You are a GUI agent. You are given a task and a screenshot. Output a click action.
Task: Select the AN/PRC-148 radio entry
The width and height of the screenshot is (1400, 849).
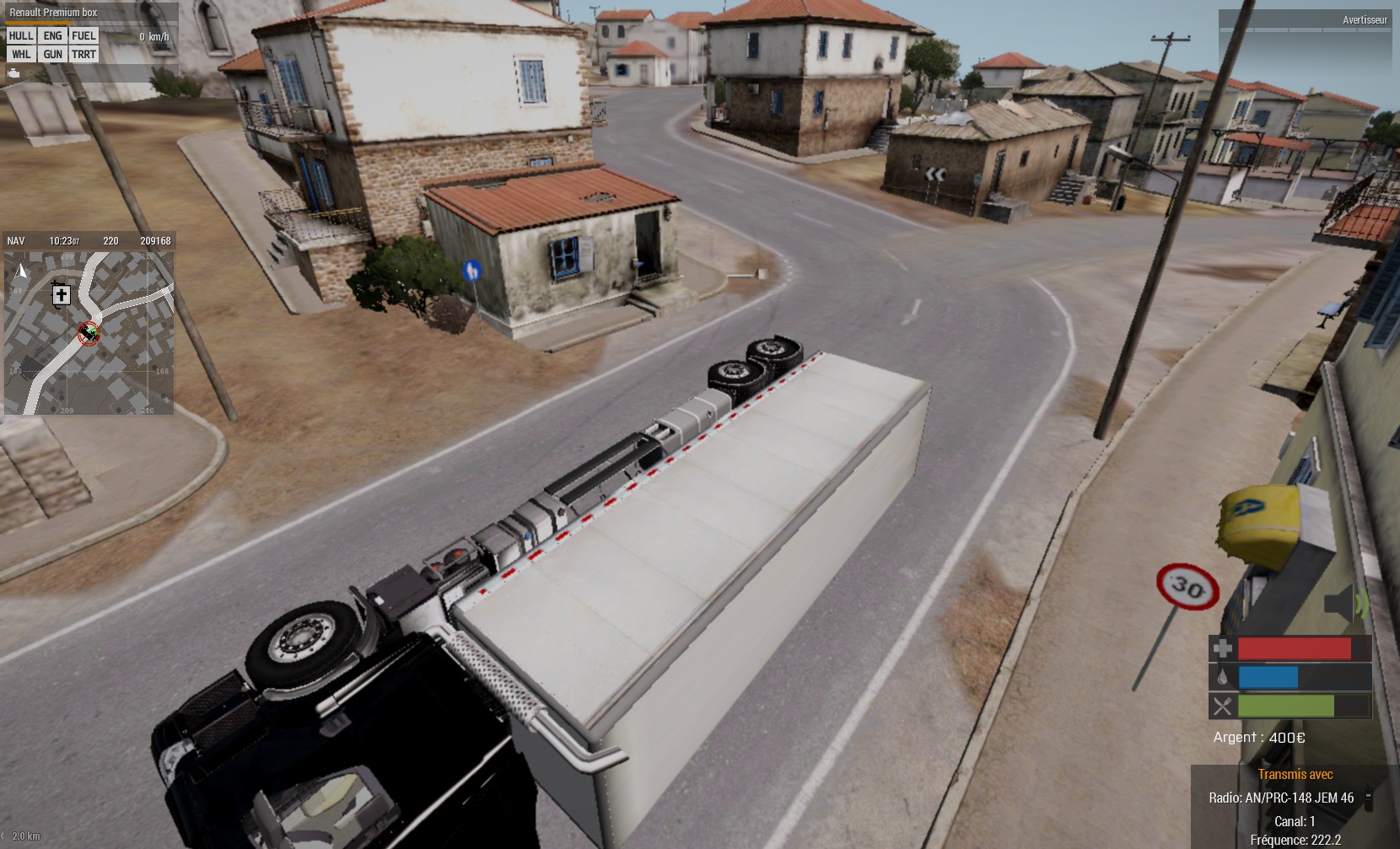pos(1281,798)
